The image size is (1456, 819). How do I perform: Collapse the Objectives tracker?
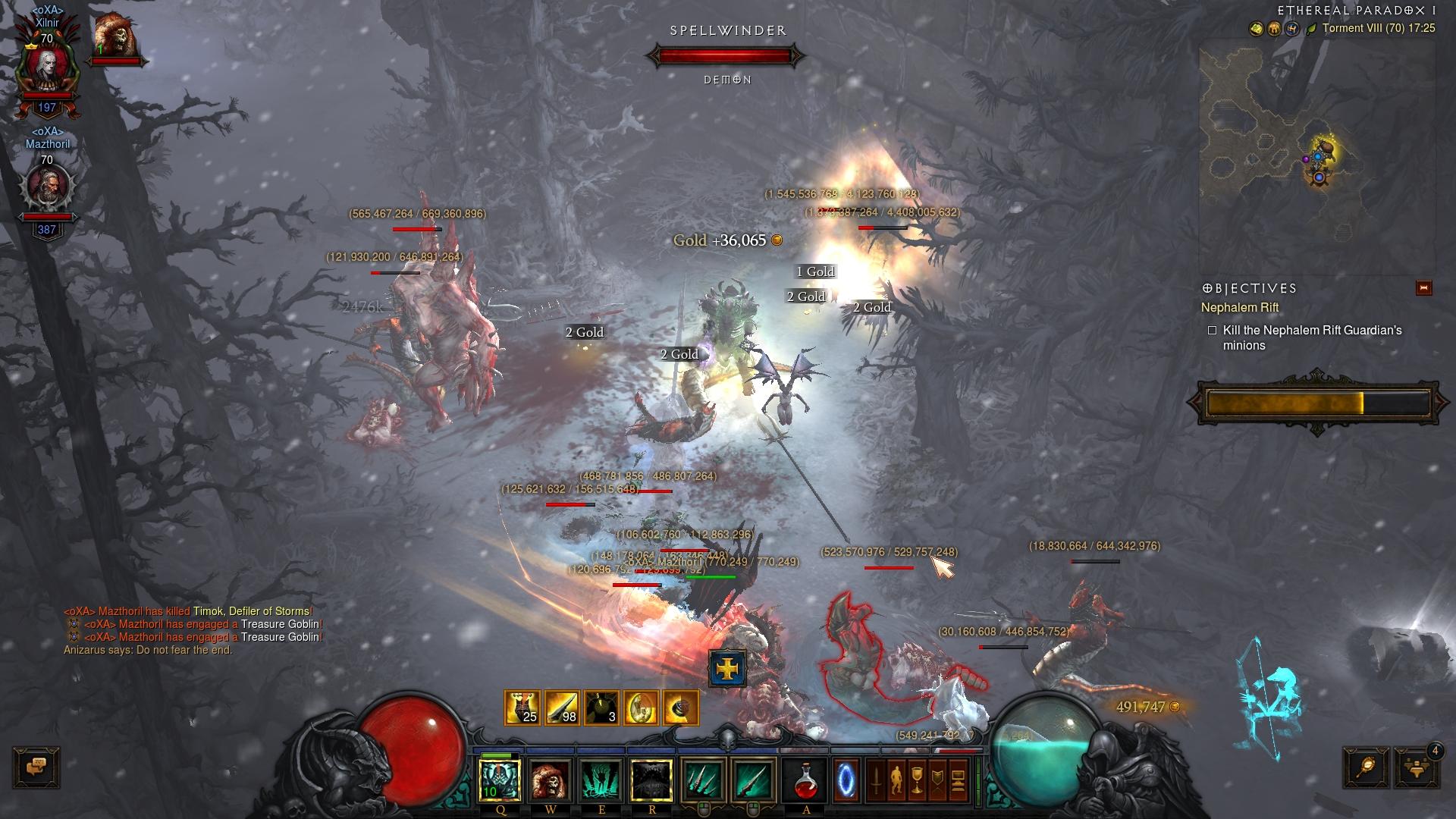1423,288
